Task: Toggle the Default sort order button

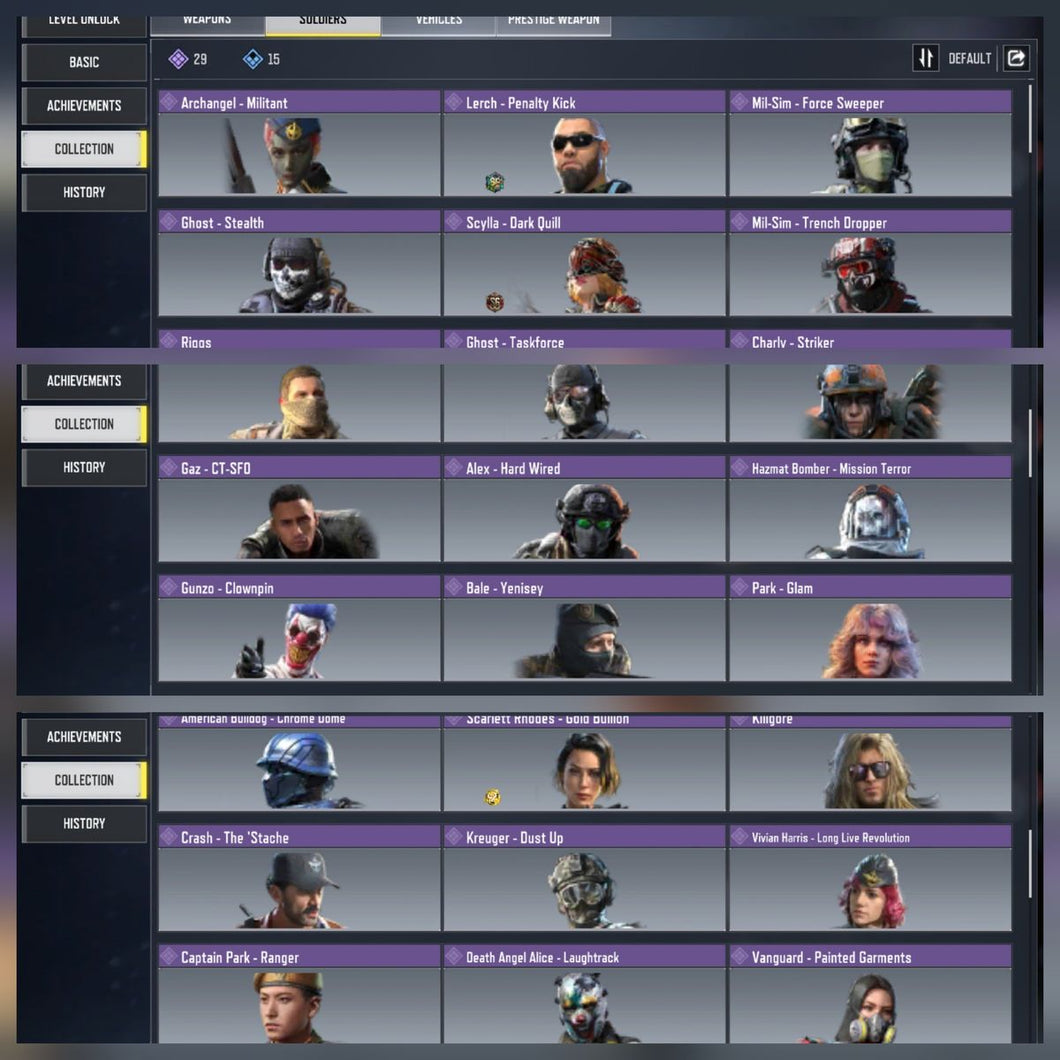Action: [x=926, y=58]
